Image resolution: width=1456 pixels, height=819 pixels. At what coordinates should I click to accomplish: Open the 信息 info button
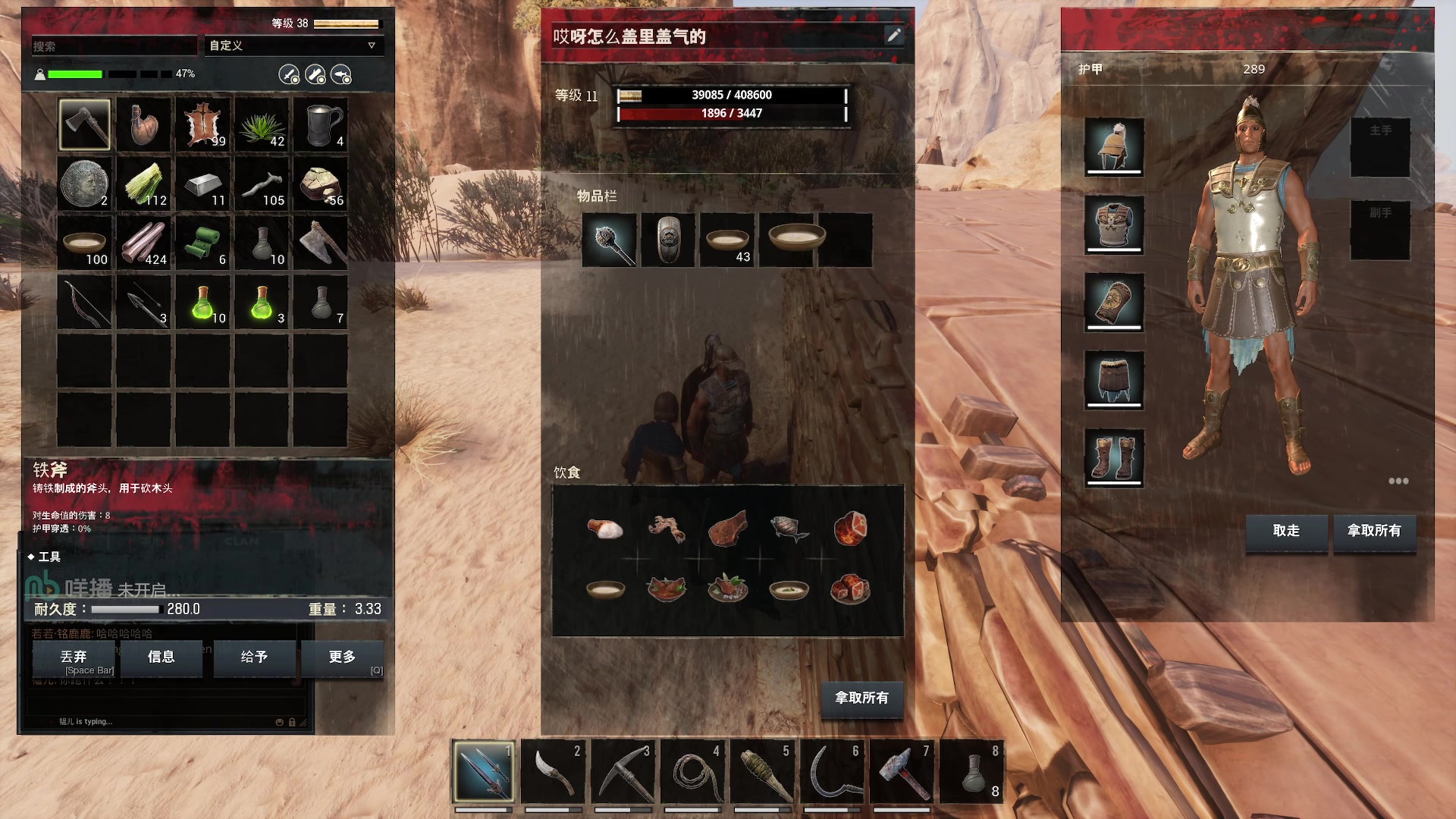(x=161, y=657)
